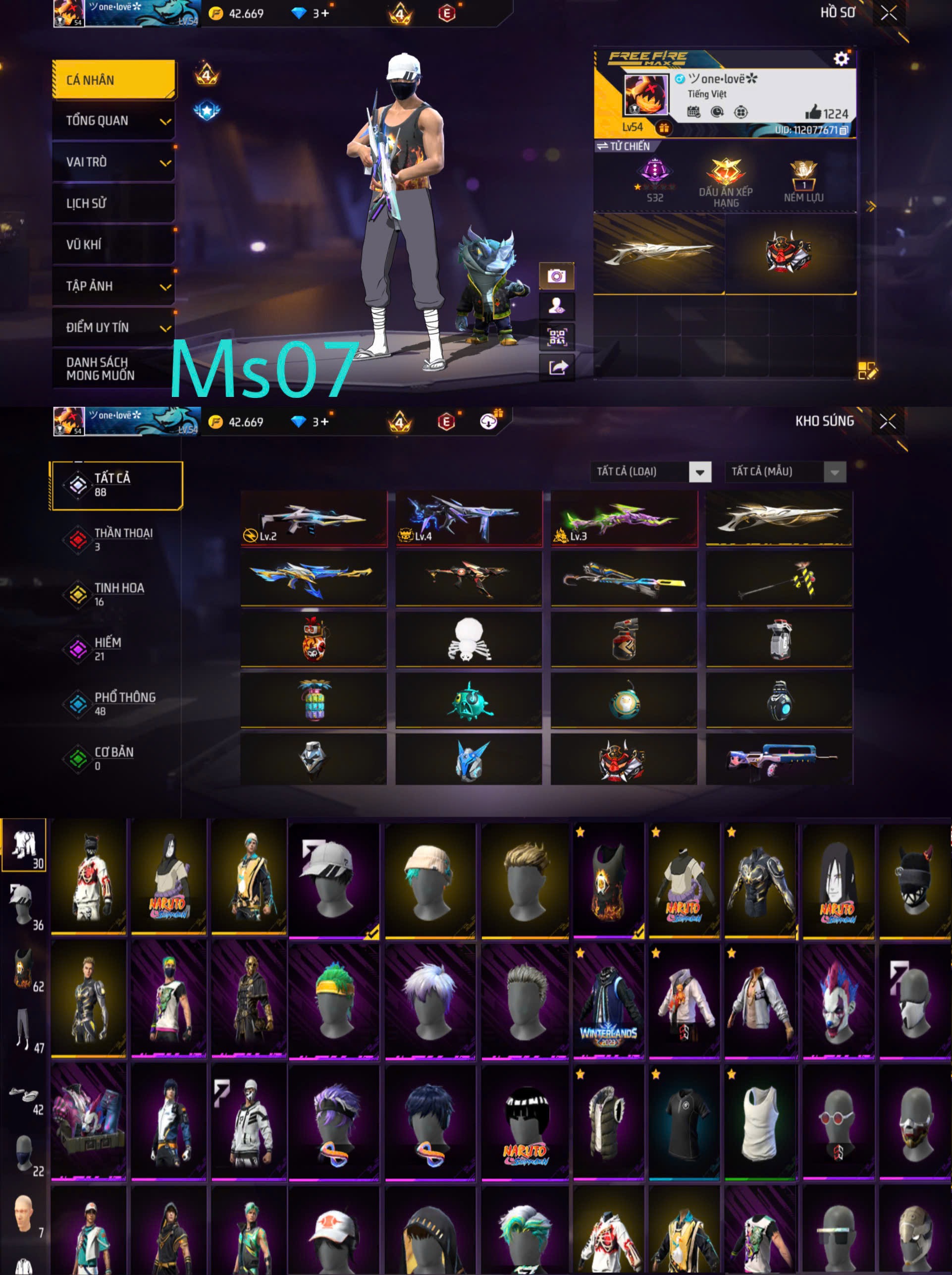Tap the share arrow button
This screenshot has width=952, height=1275.
coord(556,367)
